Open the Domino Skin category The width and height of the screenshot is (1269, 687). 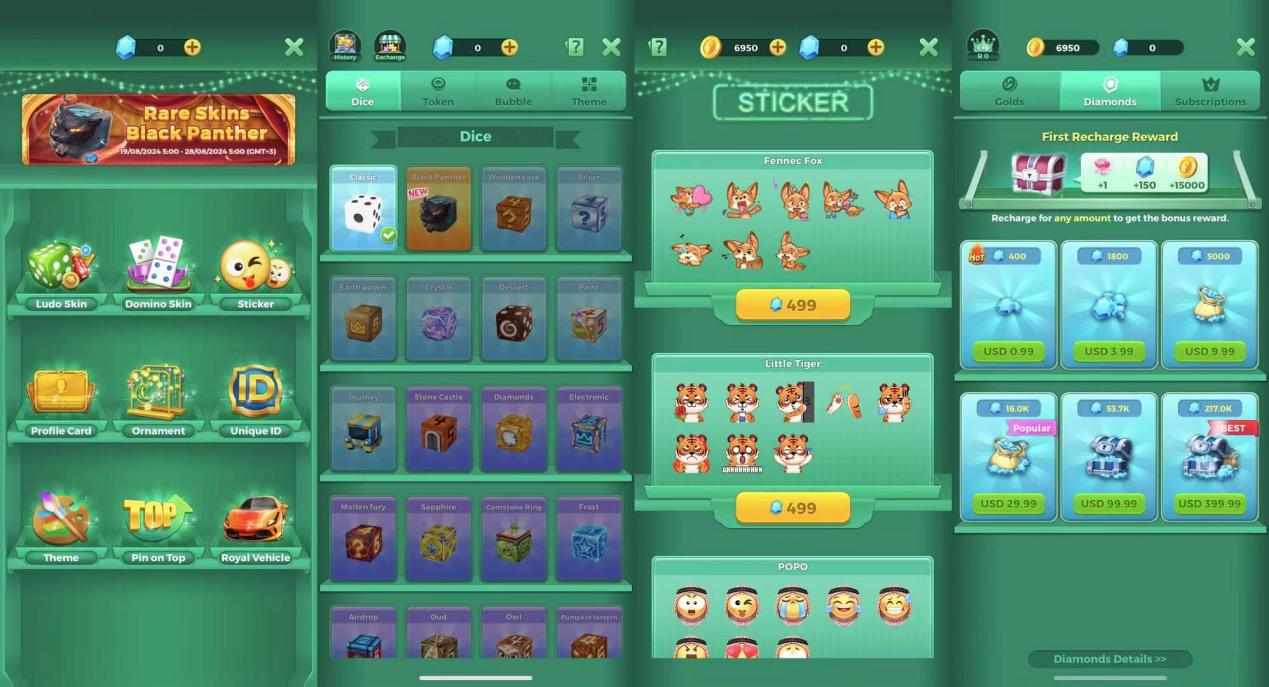158,272
